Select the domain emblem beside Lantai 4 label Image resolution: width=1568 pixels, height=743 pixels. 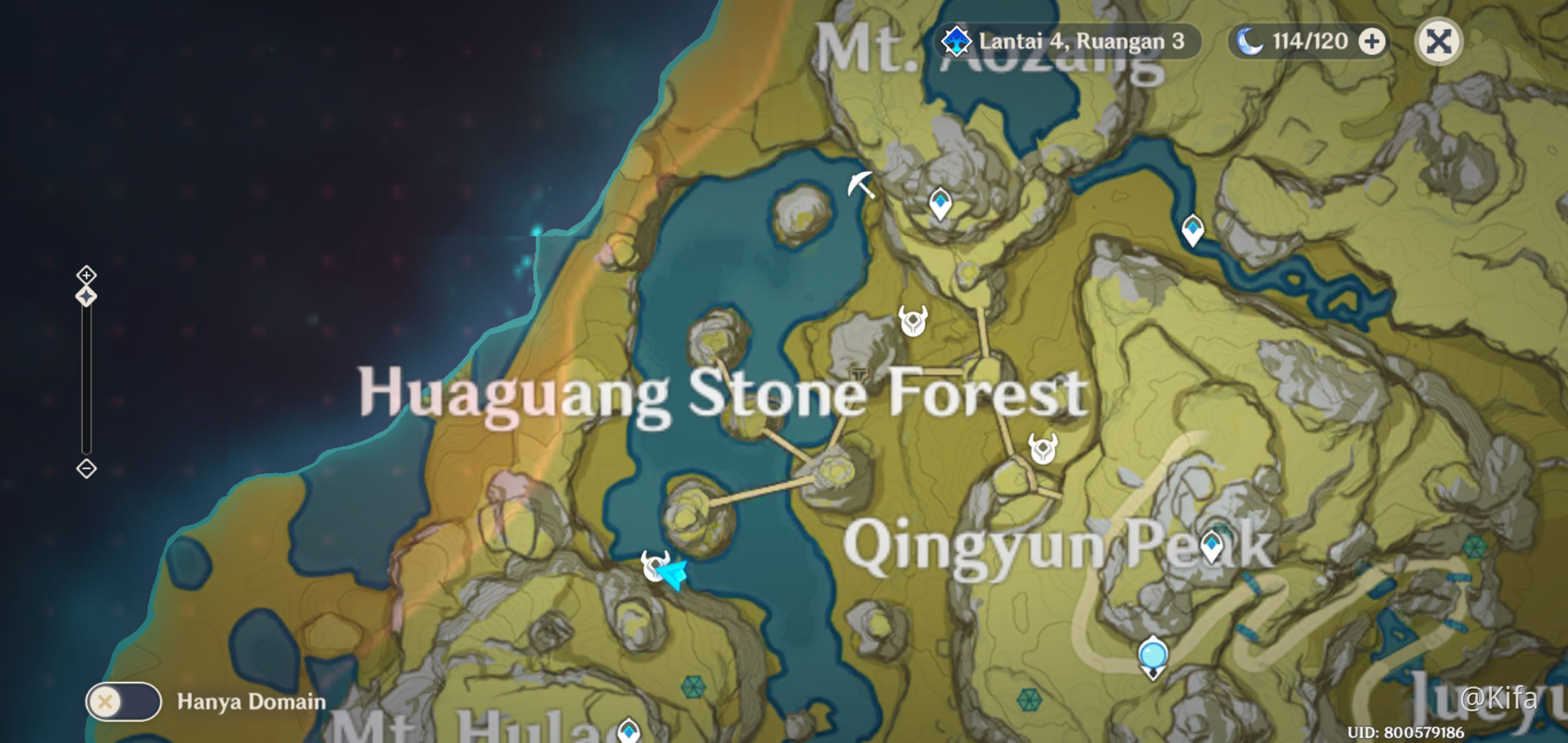(956, 41)
